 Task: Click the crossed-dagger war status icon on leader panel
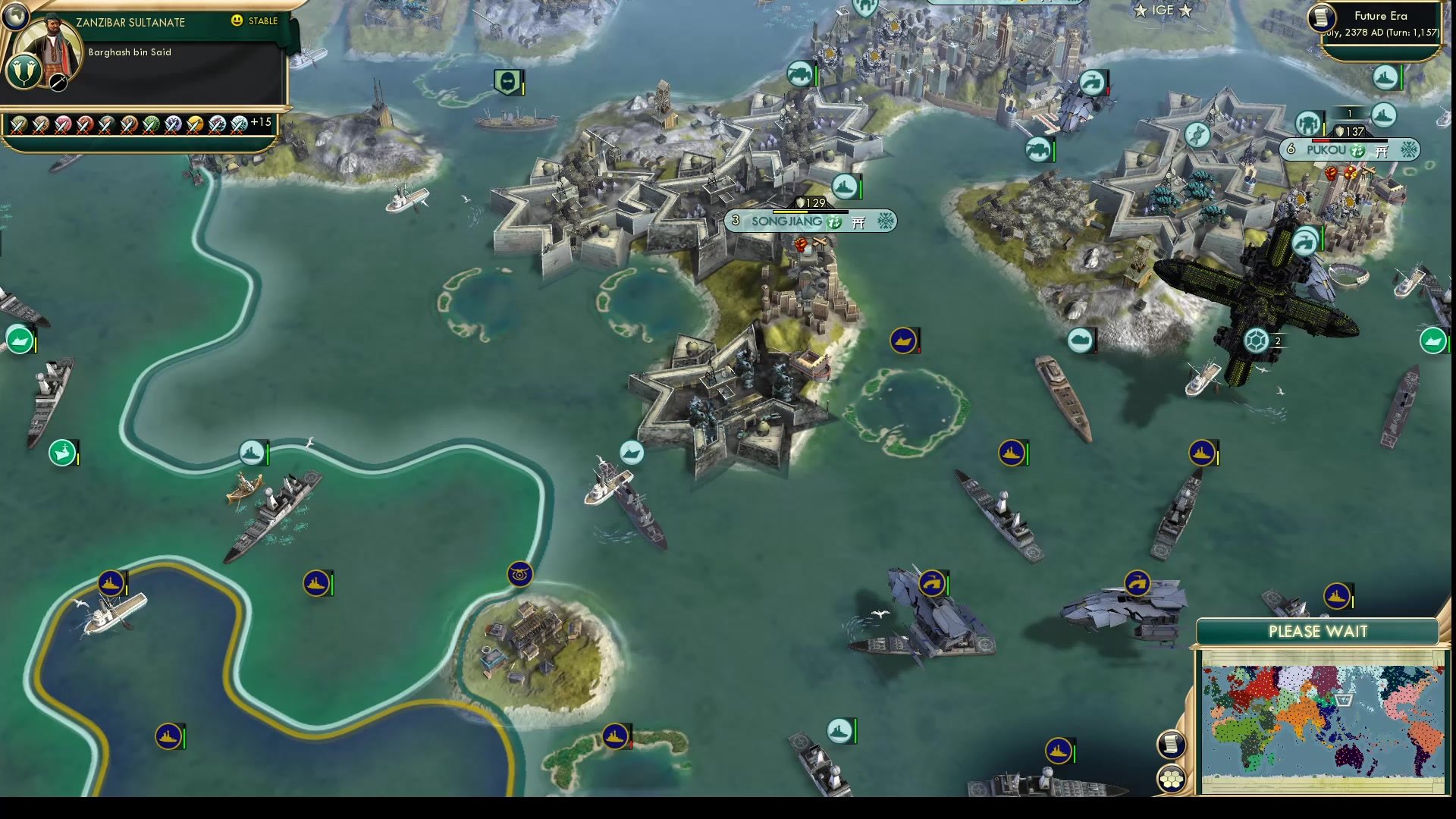coord(58,83)
